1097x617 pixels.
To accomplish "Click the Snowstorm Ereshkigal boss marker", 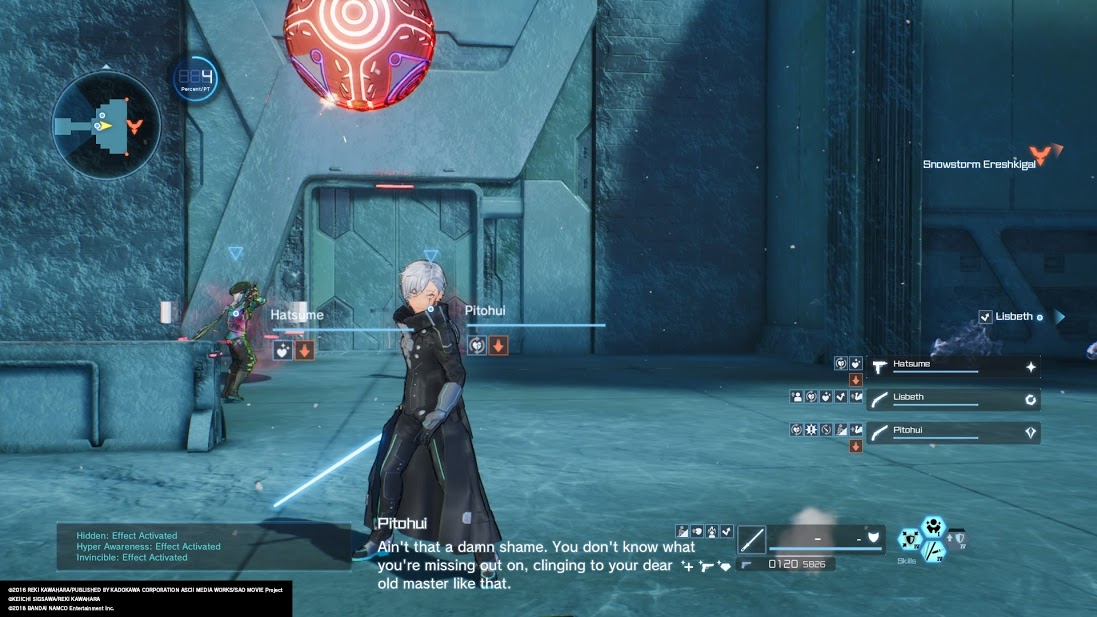I will tap(1046, 156).
